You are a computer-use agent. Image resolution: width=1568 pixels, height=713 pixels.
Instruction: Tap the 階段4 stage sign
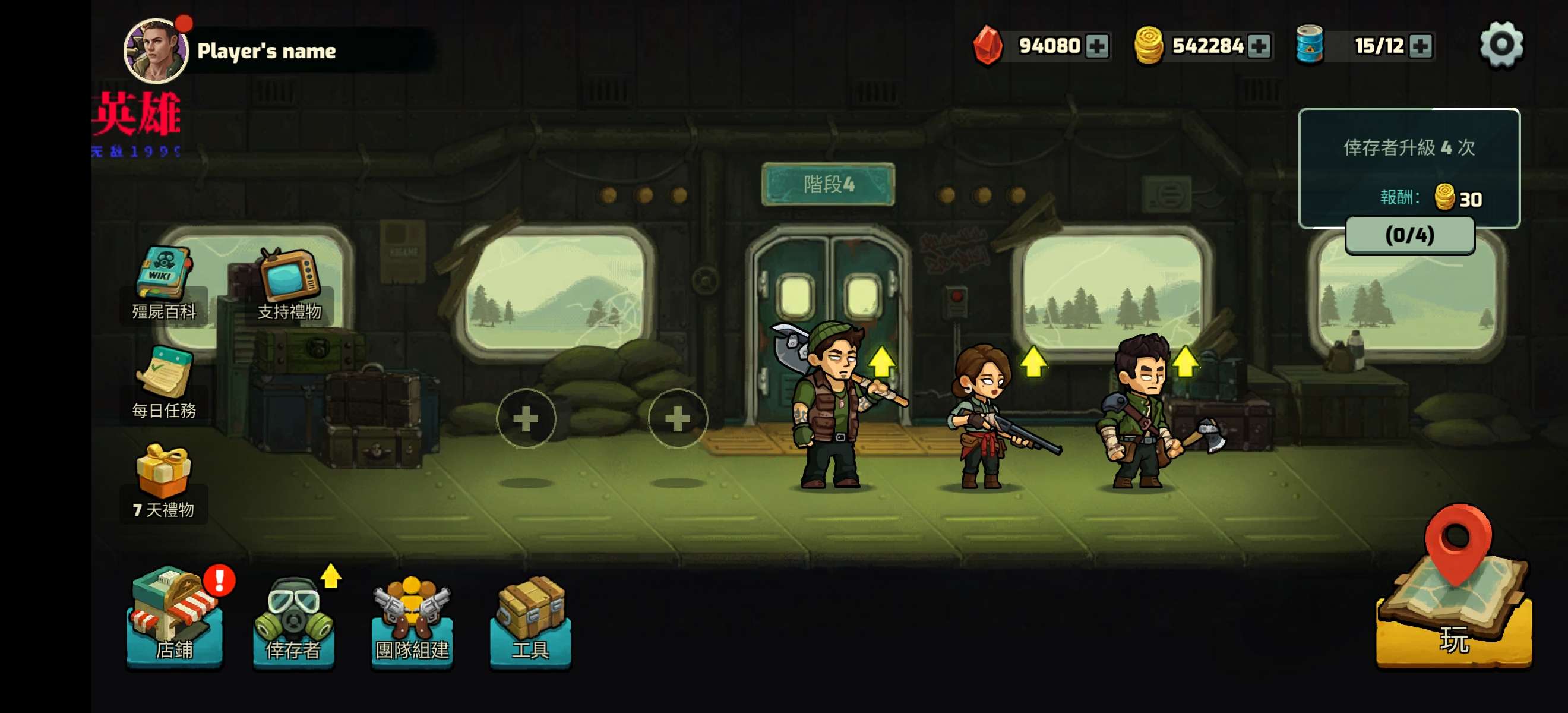pos(828,184)
